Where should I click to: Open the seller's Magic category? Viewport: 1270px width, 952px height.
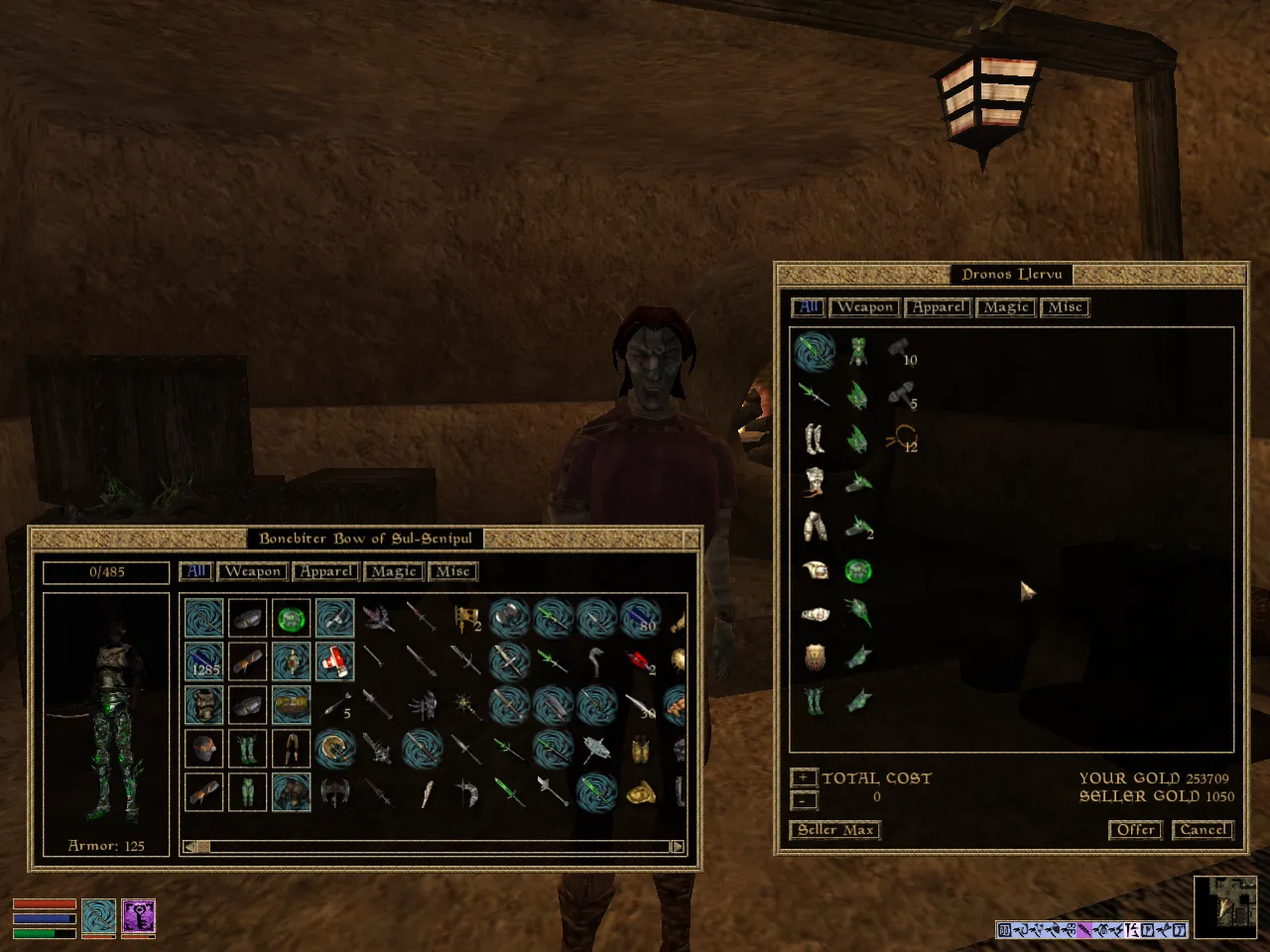click(1006, 307)
